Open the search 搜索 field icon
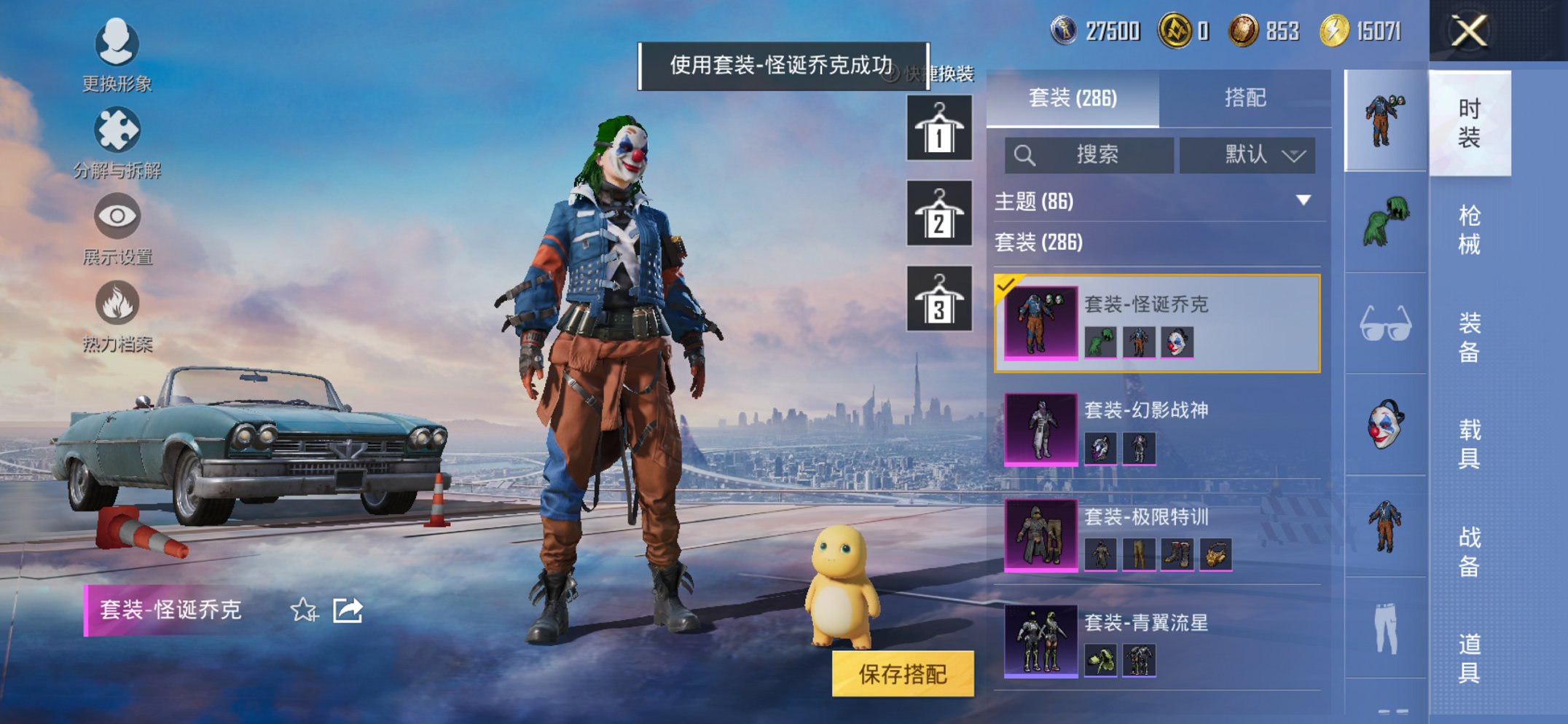The image size is (1568, 724). (1024, 154)
